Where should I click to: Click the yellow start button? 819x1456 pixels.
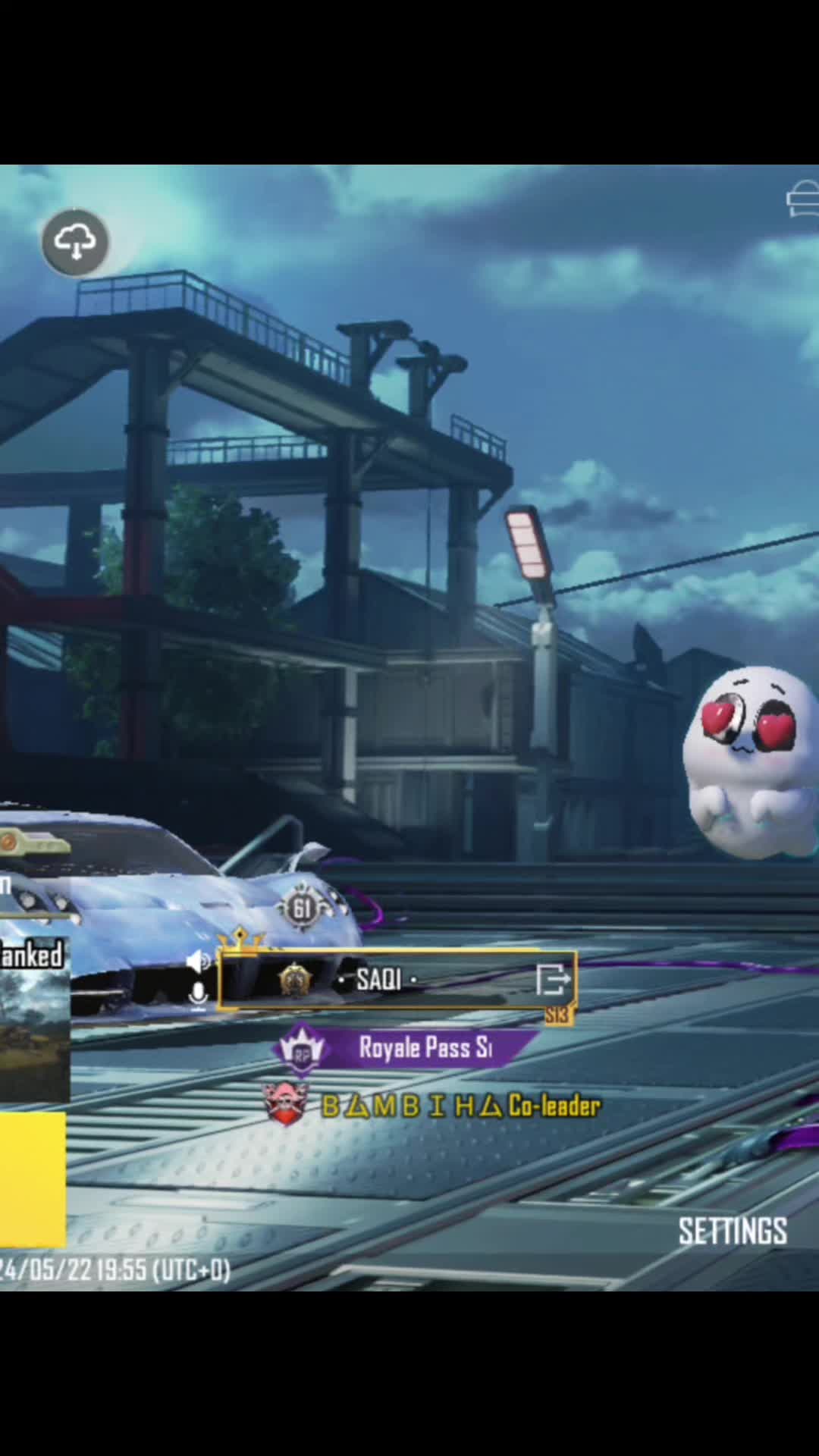tap(32, 1179)
